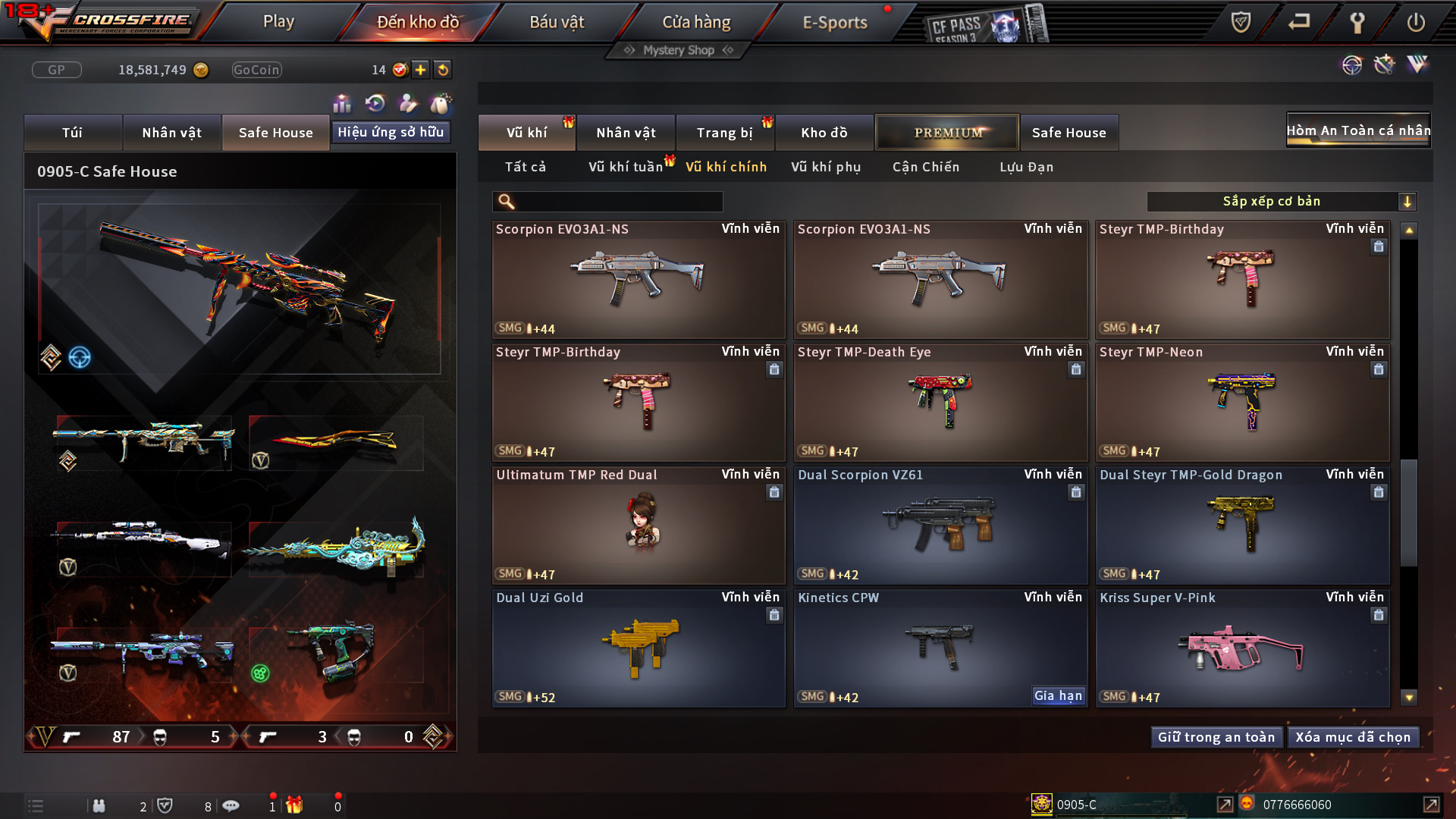Select the Lựu Đạn filter
This screenshot has height=819, width=1456.
pyautogui.click(x=1026, y=167)
